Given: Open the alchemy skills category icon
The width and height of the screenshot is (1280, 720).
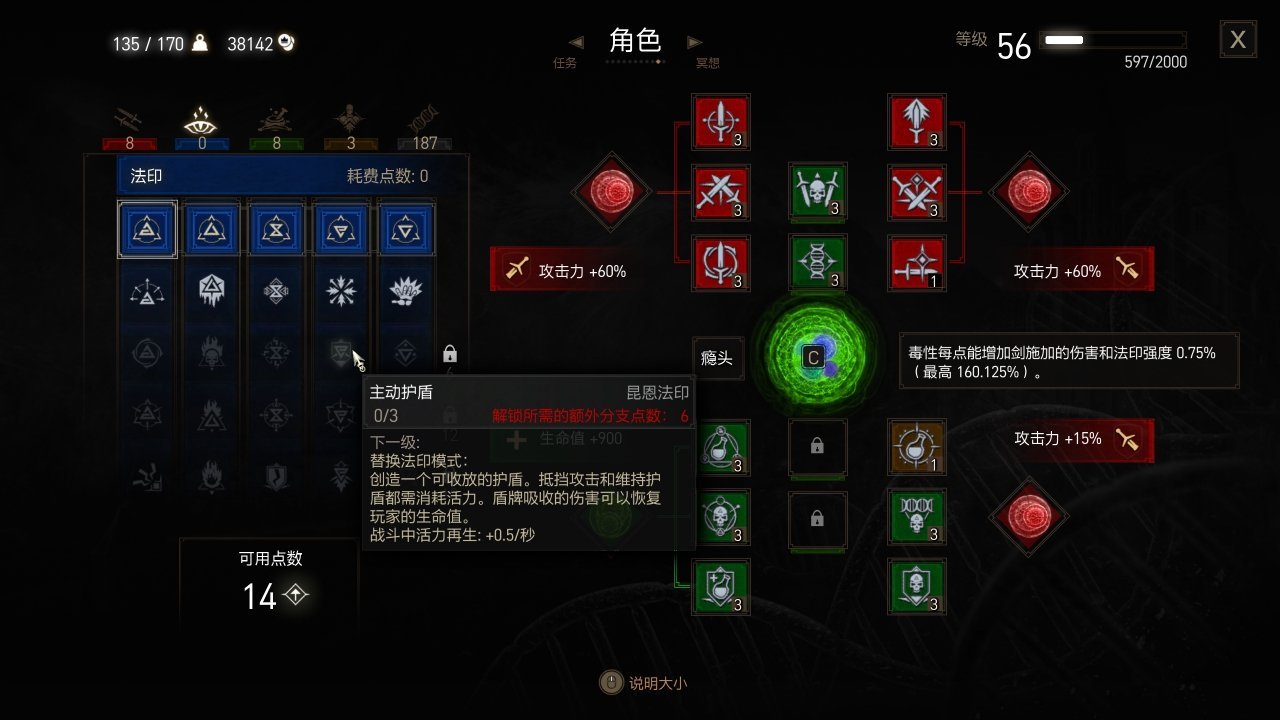Looking at the screenshot, I should [273, 118].
